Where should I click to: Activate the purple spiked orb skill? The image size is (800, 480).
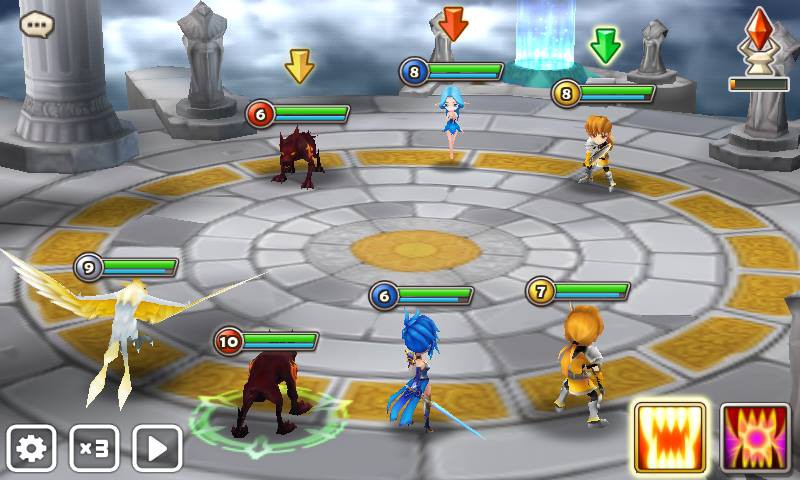coord(755,438)
